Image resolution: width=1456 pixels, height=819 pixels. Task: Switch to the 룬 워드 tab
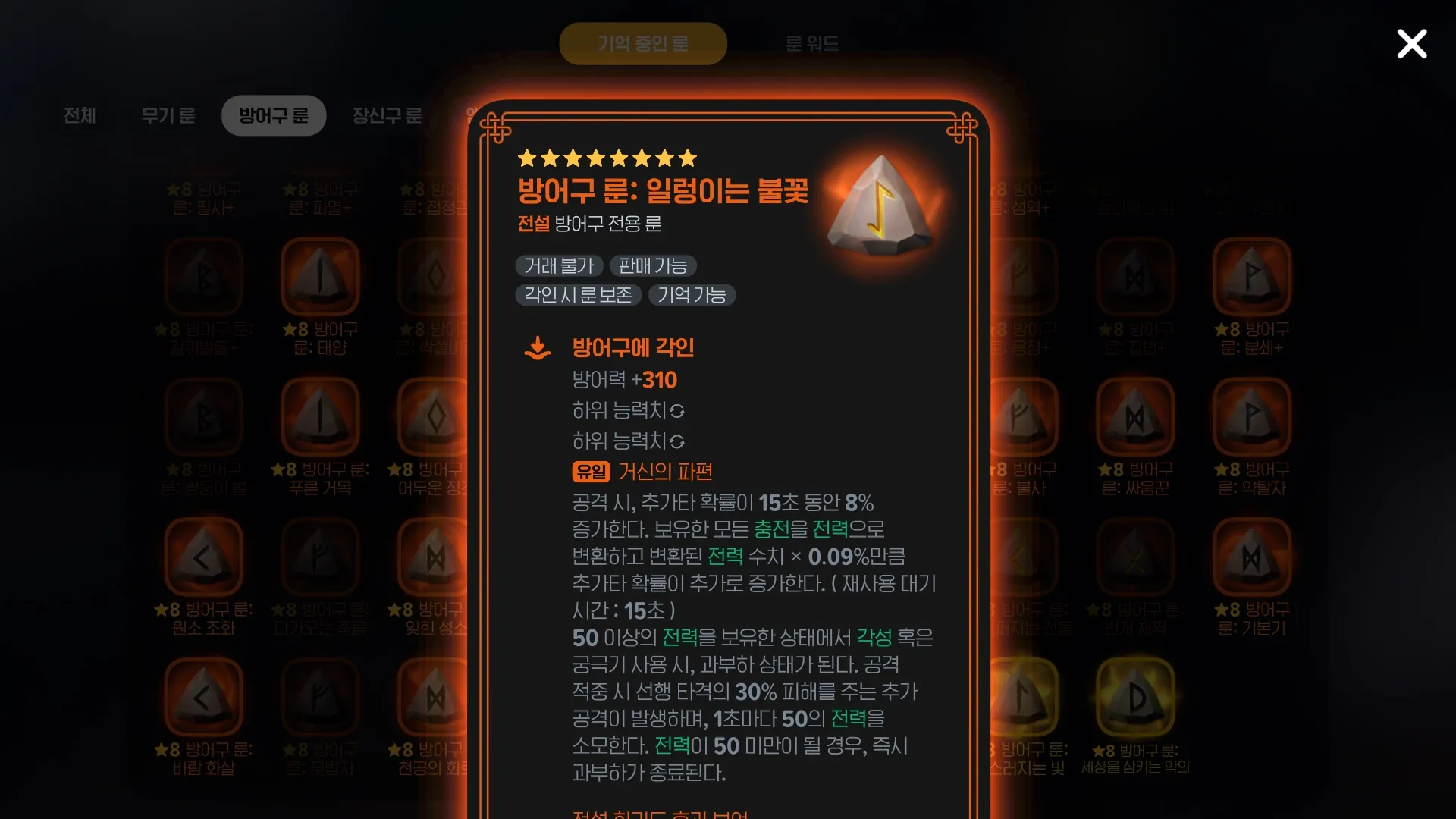[x=811, y=43]
